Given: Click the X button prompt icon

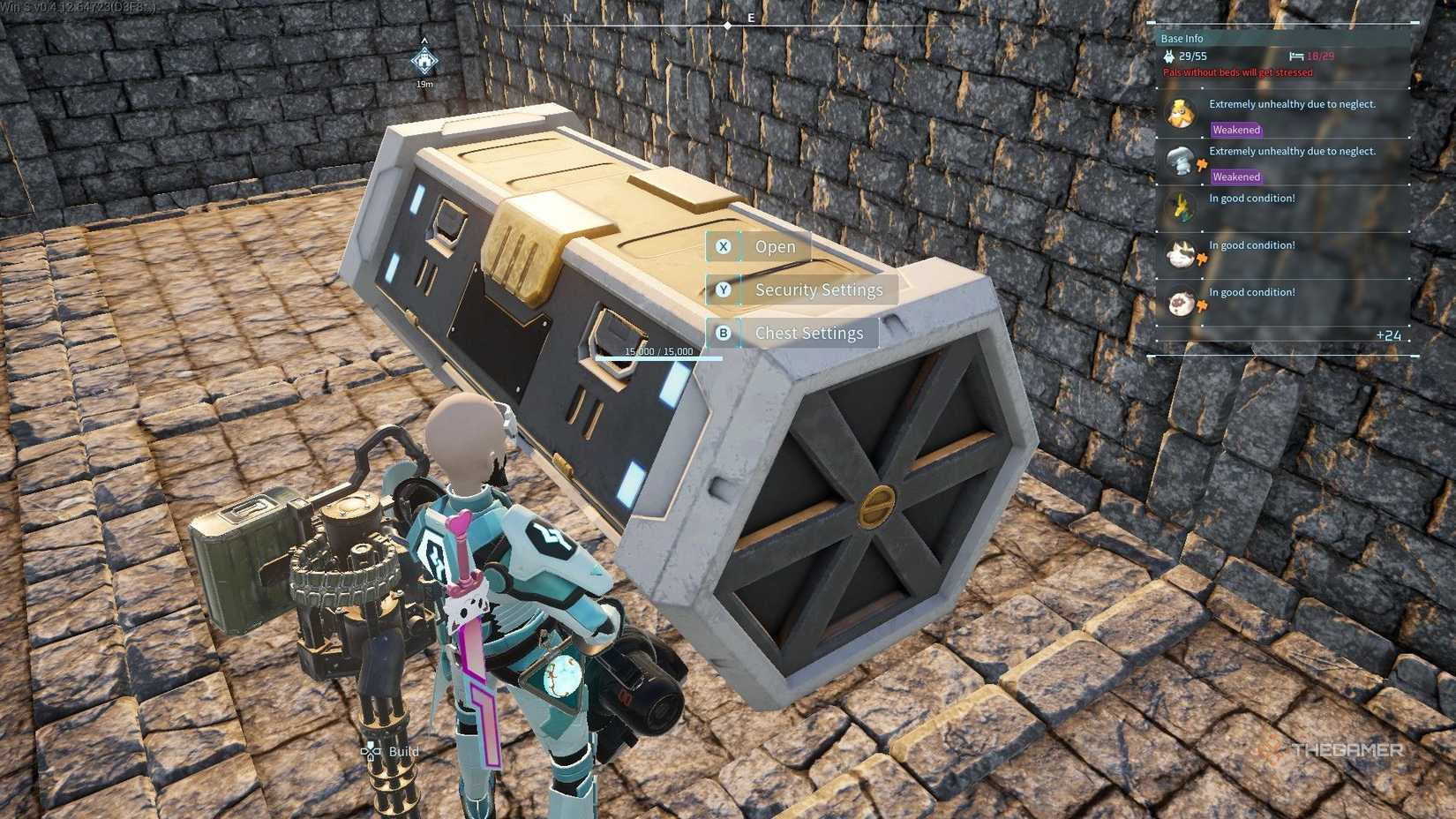Looking at the screenshot, I should pyautogui.click(x=724, y=246).
